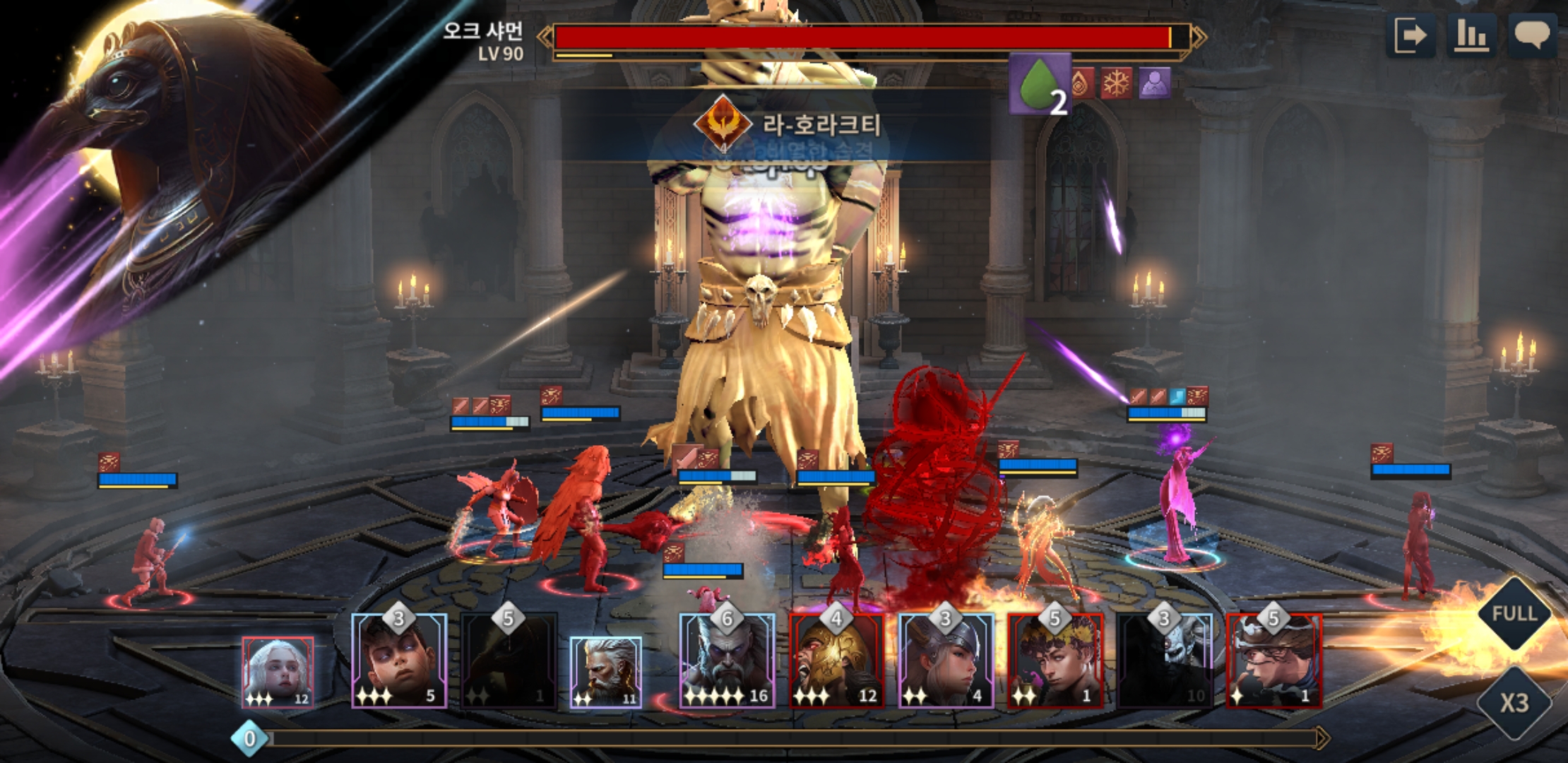Choose the grey-bearded man hero card
Viewport: 1568px width, 763px height.
click(x=606, y=672)
